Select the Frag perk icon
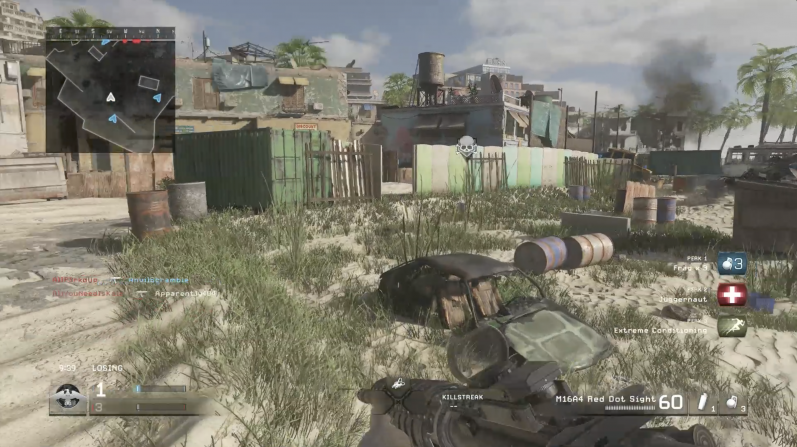Screen dimensions: 797x447 coord(732,264)
